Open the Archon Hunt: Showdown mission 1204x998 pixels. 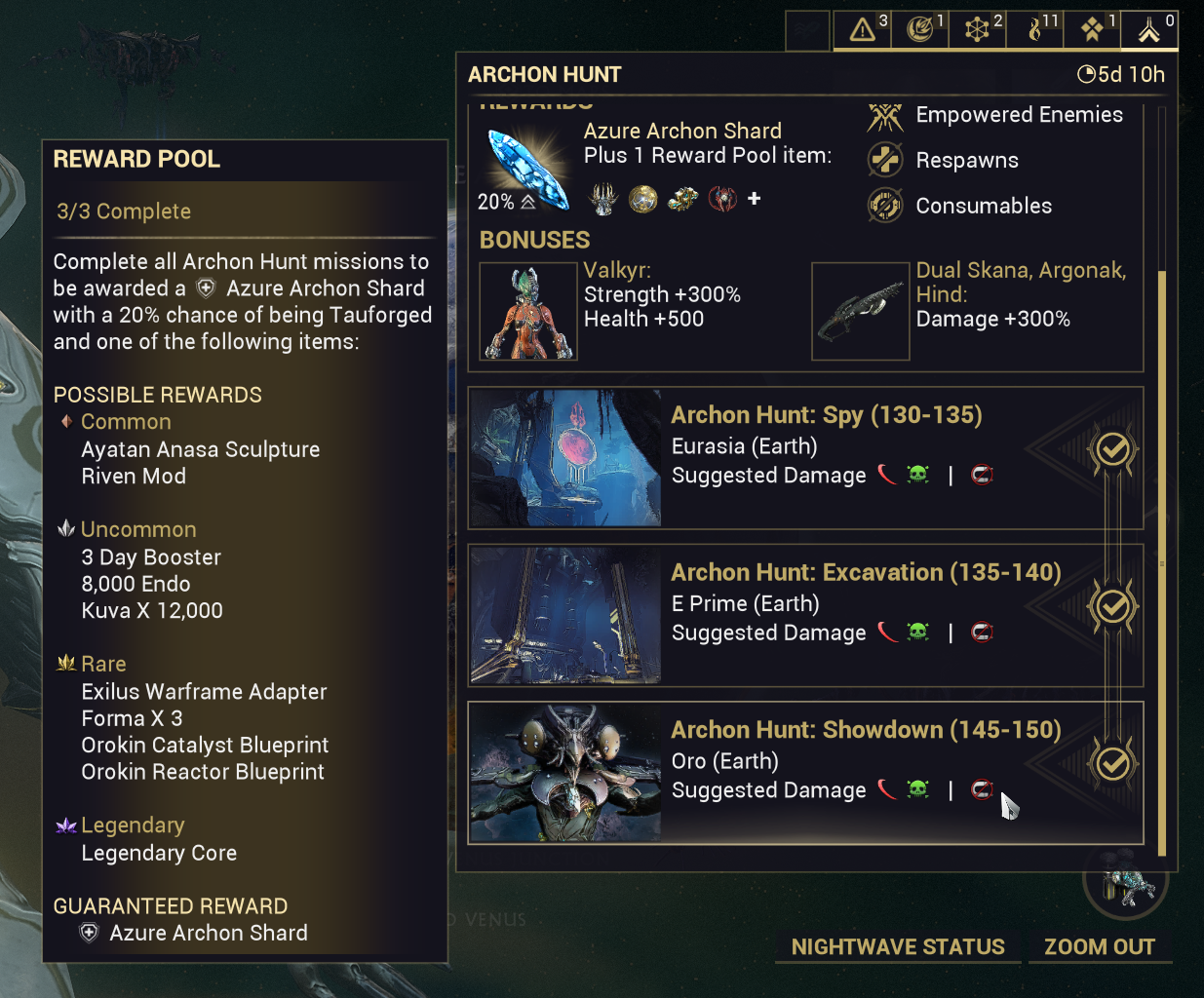click(805, 773)
